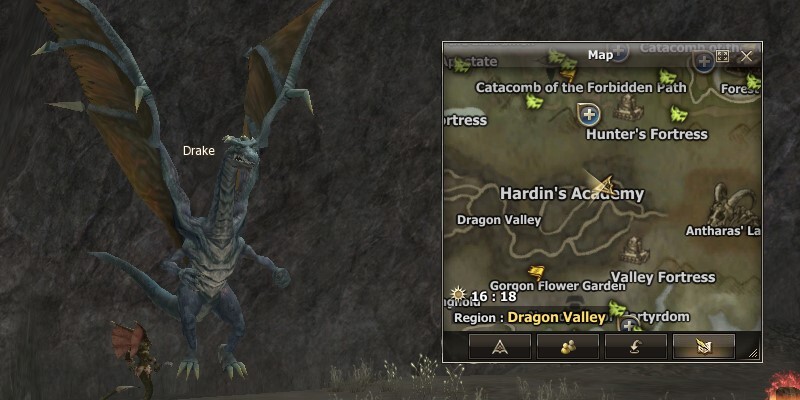Close the Map window
Viewport: 800px width, 400px height.
(746, 56)
